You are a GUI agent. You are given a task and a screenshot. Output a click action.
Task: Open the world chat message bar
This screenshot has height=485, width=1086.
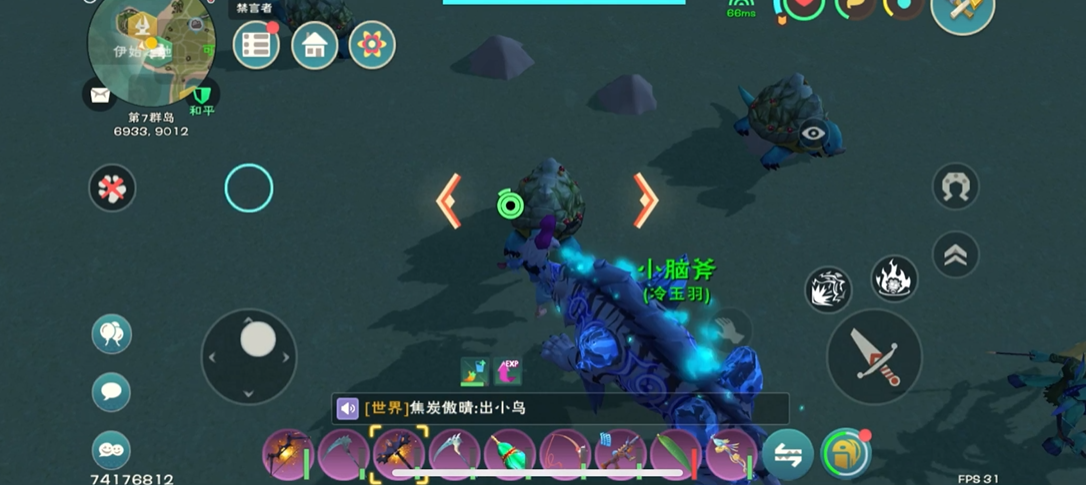tap(560, 408)
